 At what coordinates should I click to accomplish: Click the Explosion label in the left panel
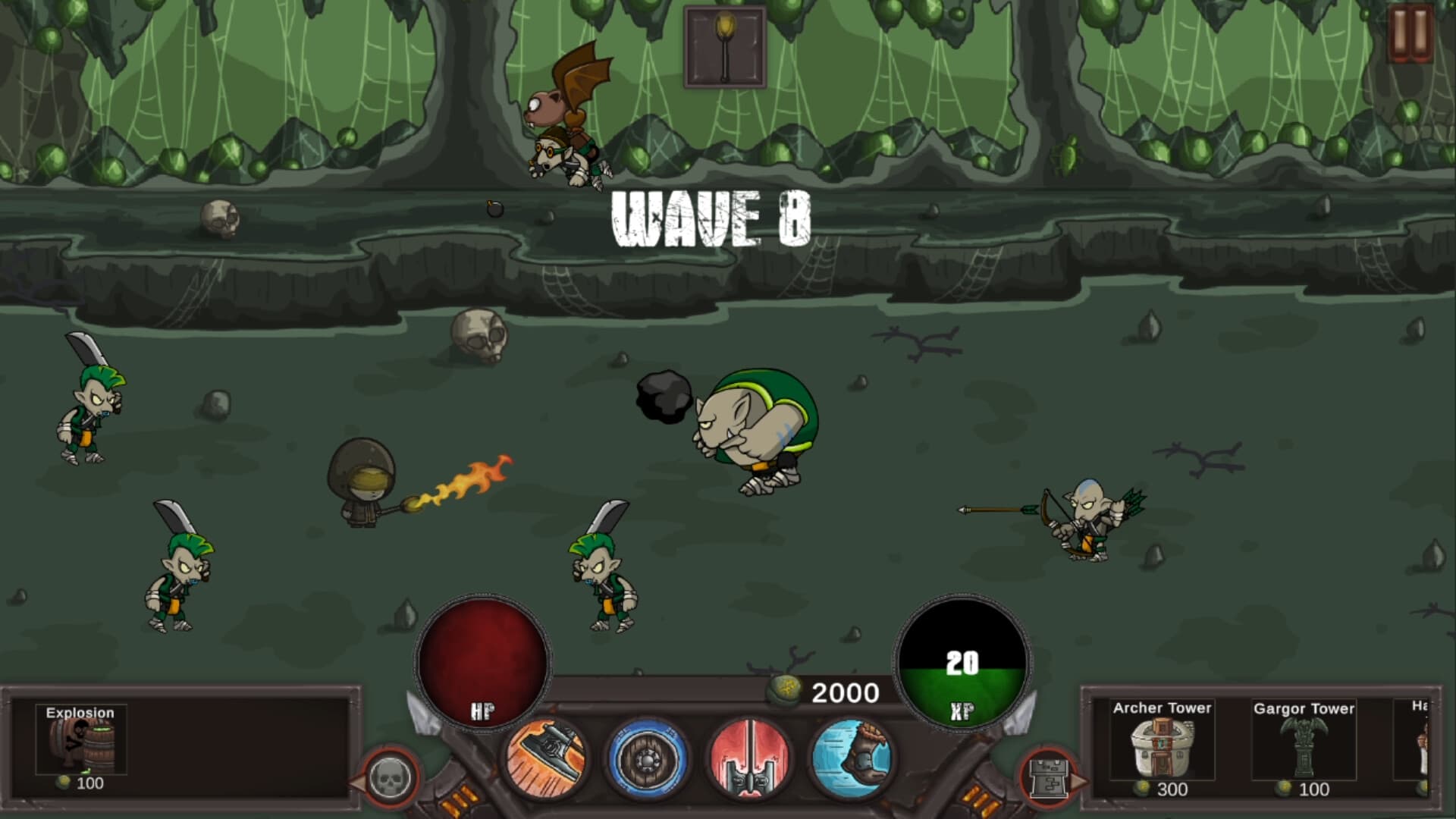click(x=79, y=714)
